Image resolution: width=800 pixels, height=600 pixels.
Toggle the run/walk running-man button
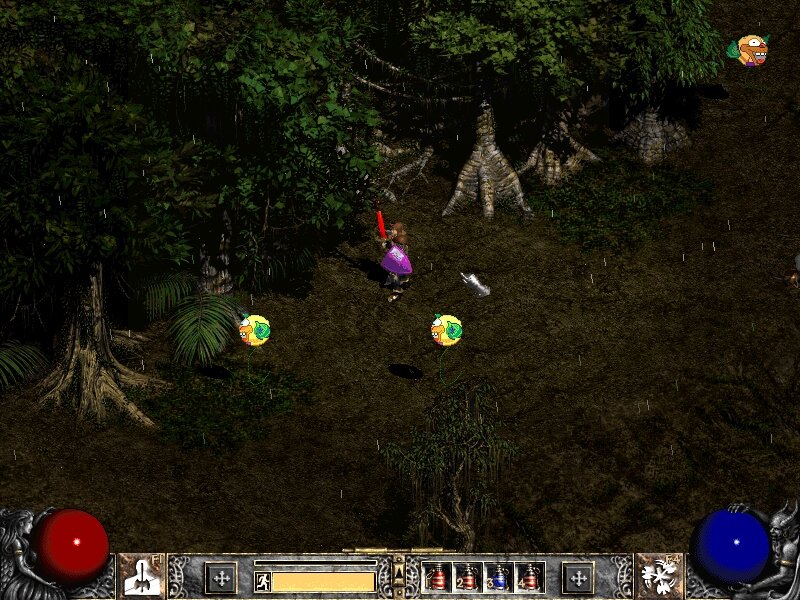[x=263, y=581]
